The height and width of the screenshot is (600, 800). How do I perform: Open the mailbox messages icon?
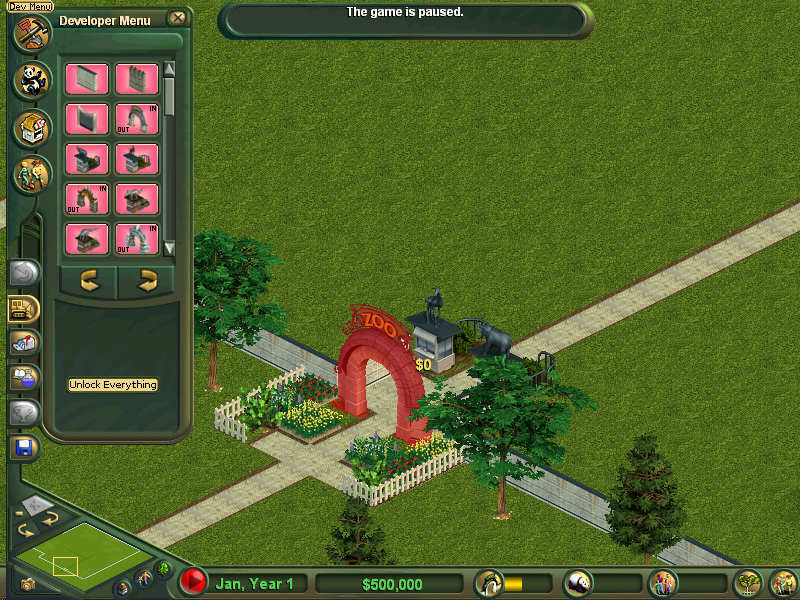24,342
